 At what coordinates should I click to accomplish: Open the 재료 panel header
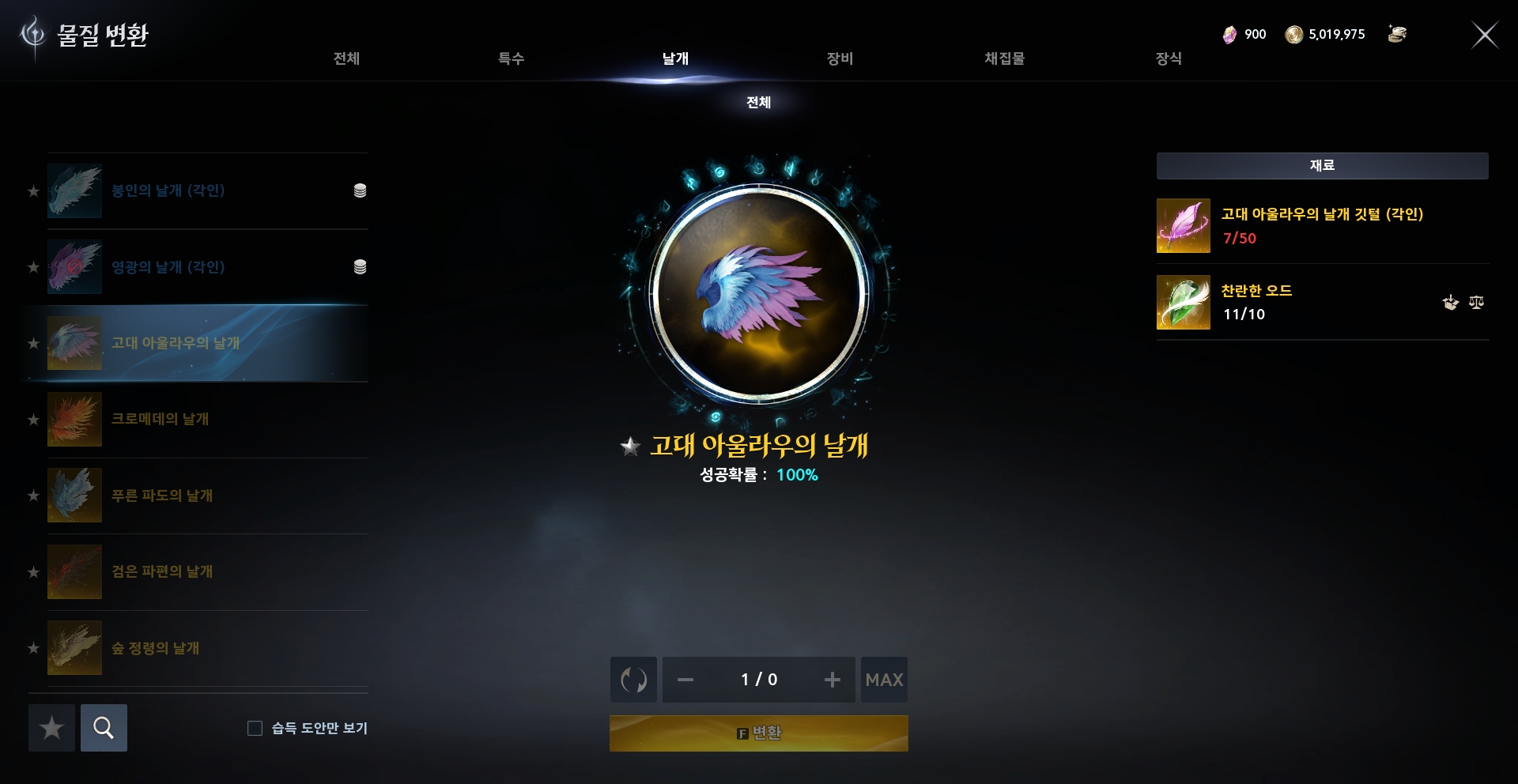(x=1321, y=164)
